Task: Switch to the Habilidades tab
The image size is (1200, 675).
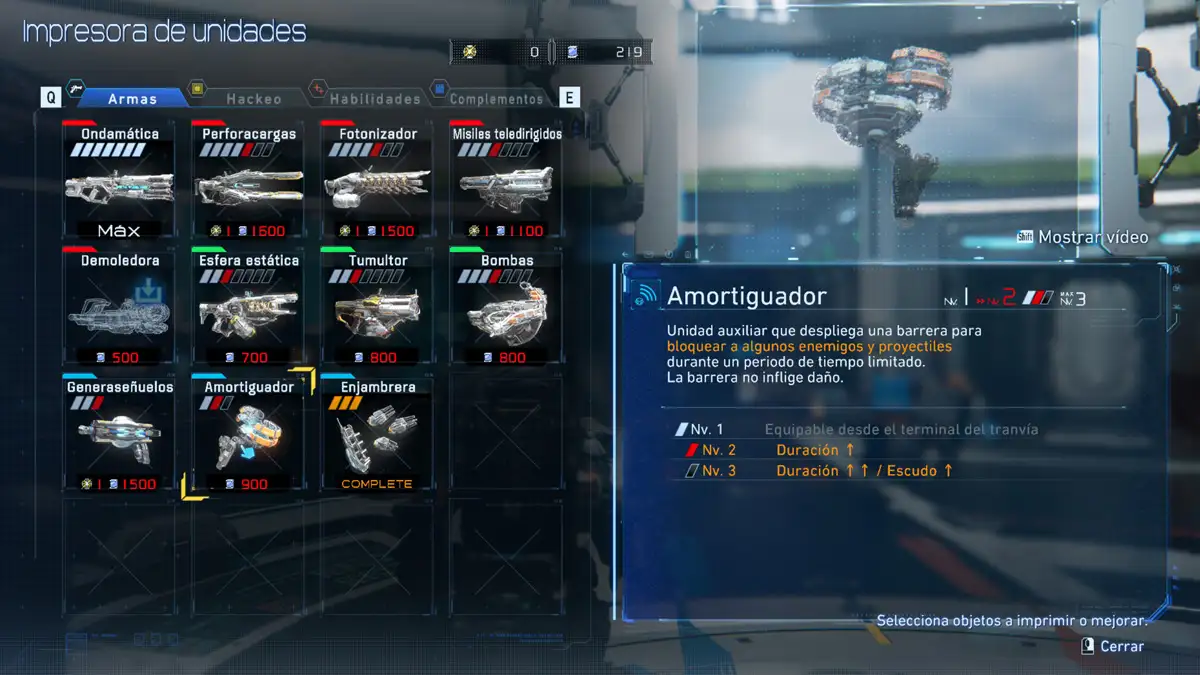Action: coord(375,98)
